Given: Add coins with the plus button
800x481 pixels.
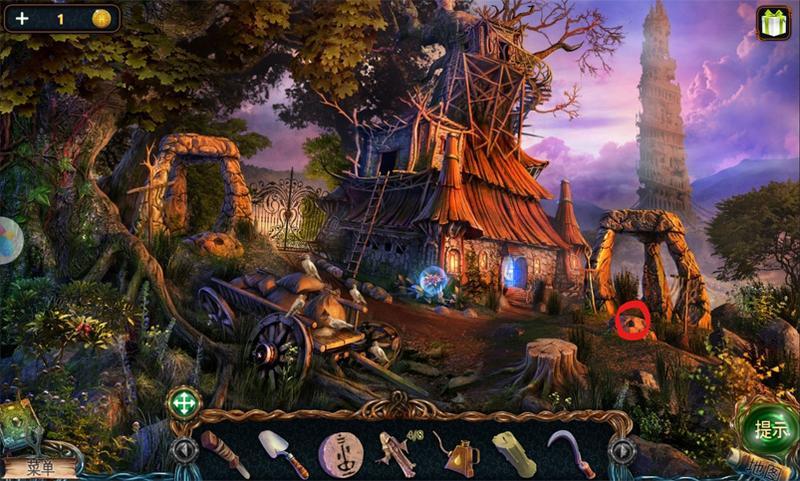Looking at the screenshot, I should 22,18.
